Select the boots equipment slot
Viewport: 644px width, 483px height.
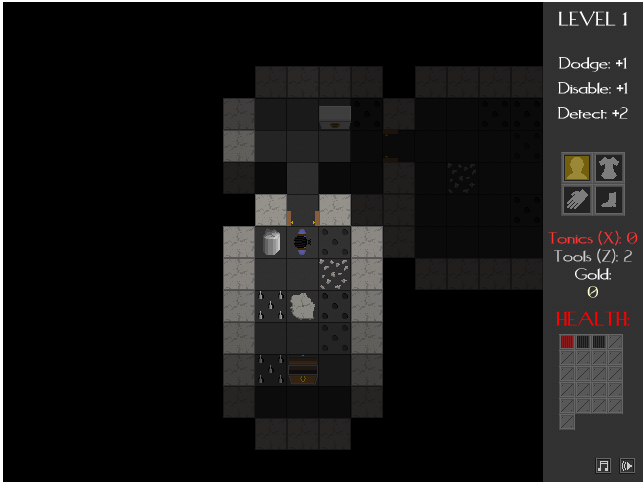tap(609, 199)
